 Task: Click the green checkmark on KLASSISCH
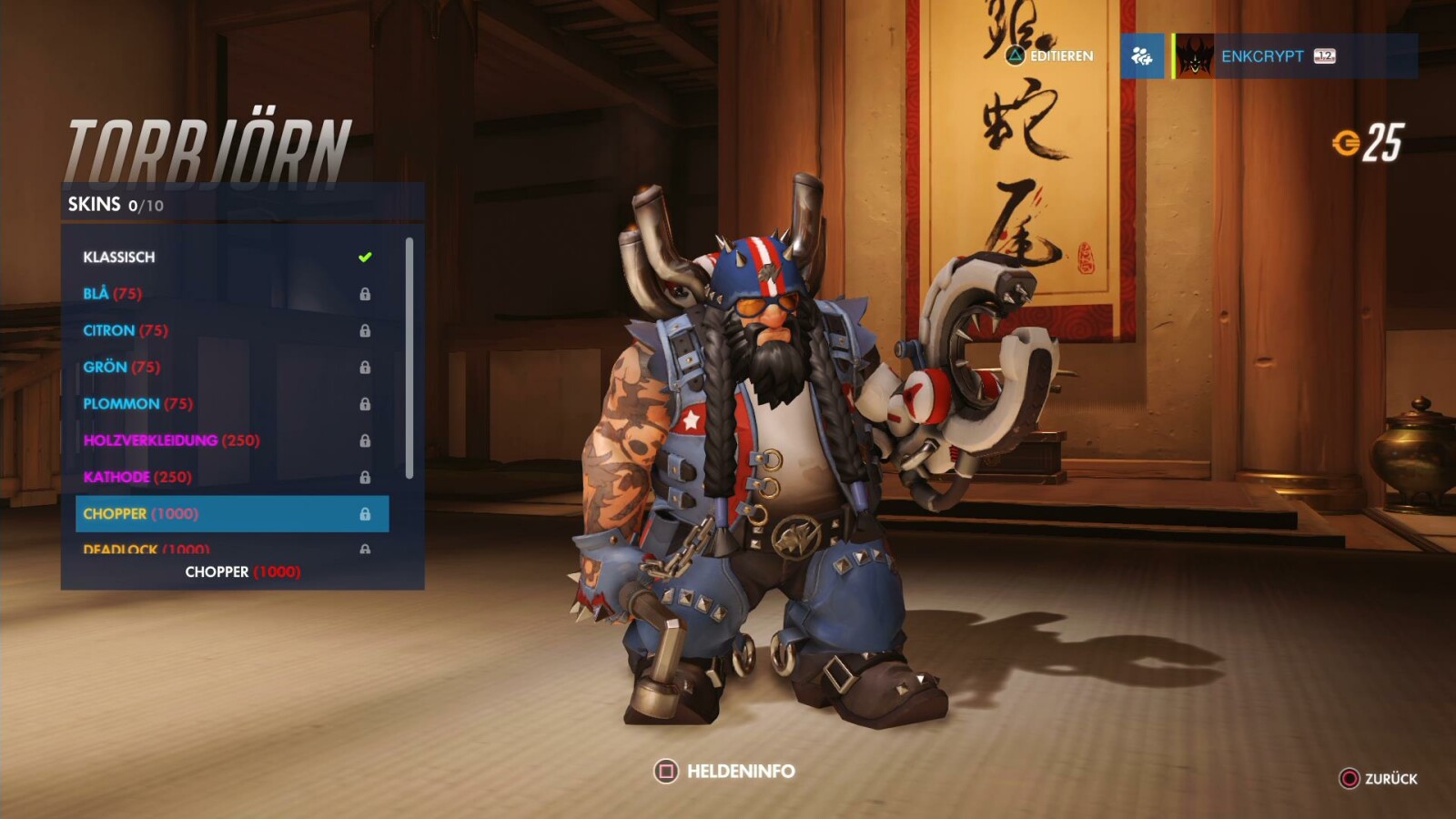click(x=364, y=257)
